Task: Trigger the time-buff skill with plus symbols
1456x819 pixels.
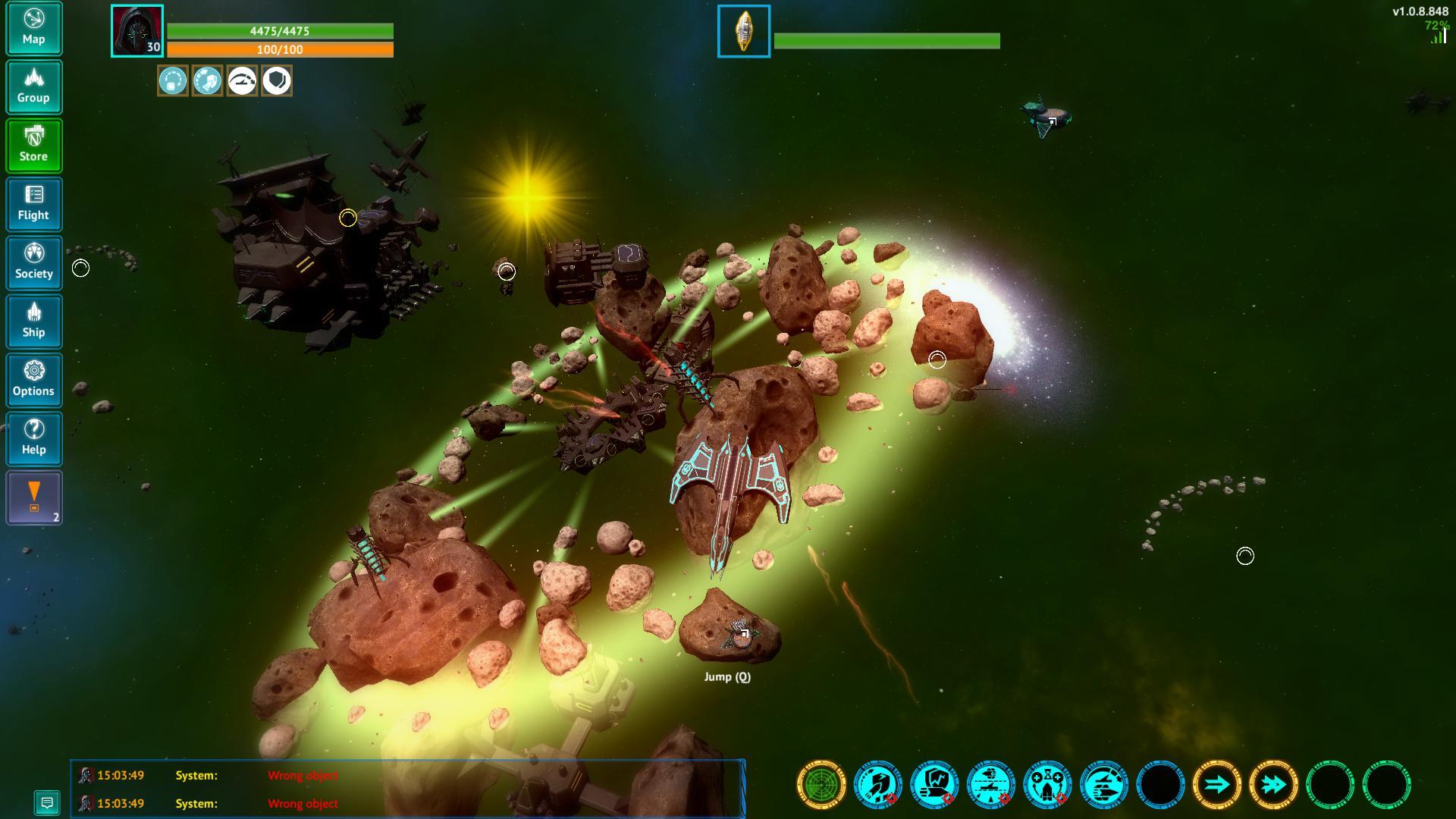Action: (x=1047, y=786)
